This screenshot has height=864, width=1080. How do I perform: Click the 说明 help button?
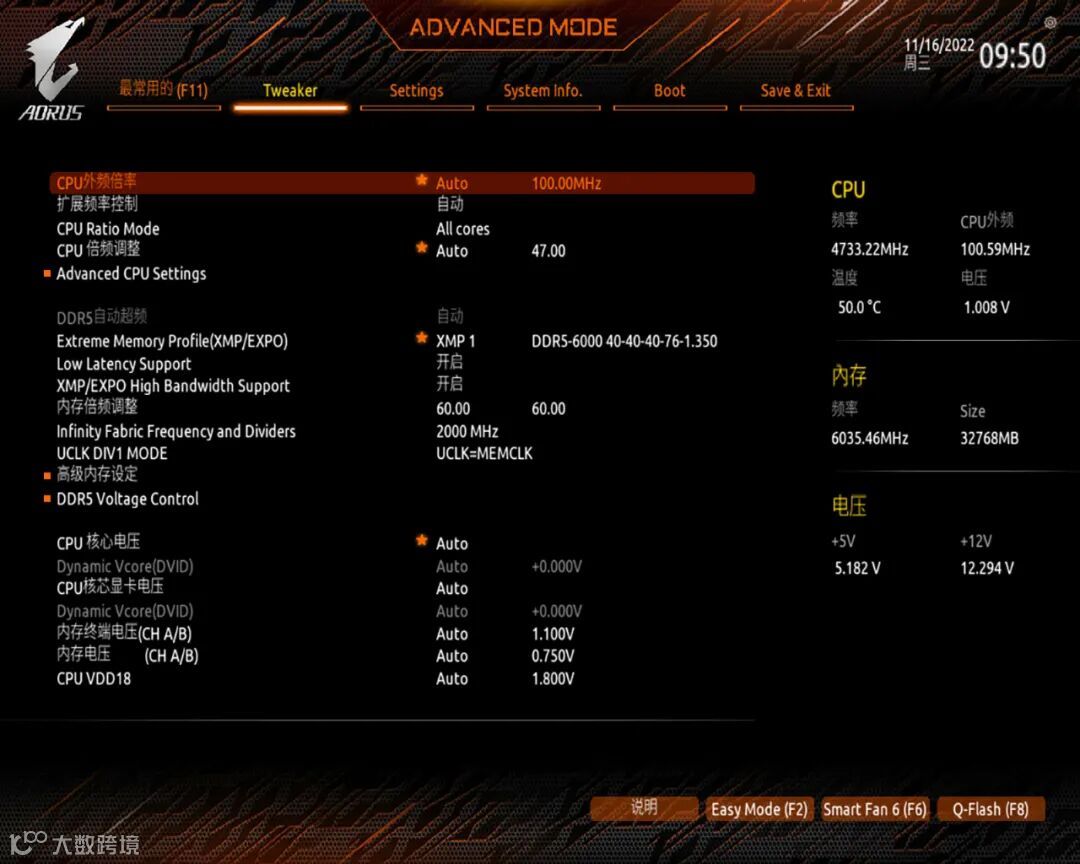pyautogui.click(x=644, y=808)
